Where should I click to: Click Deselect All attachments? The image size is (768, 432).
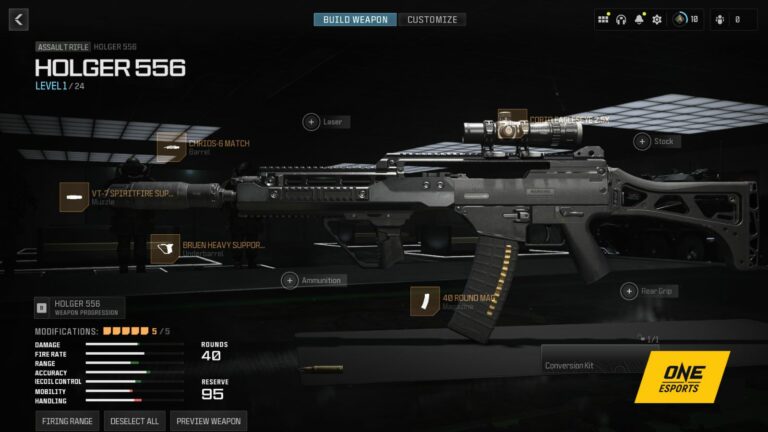(x=135, y=421)
